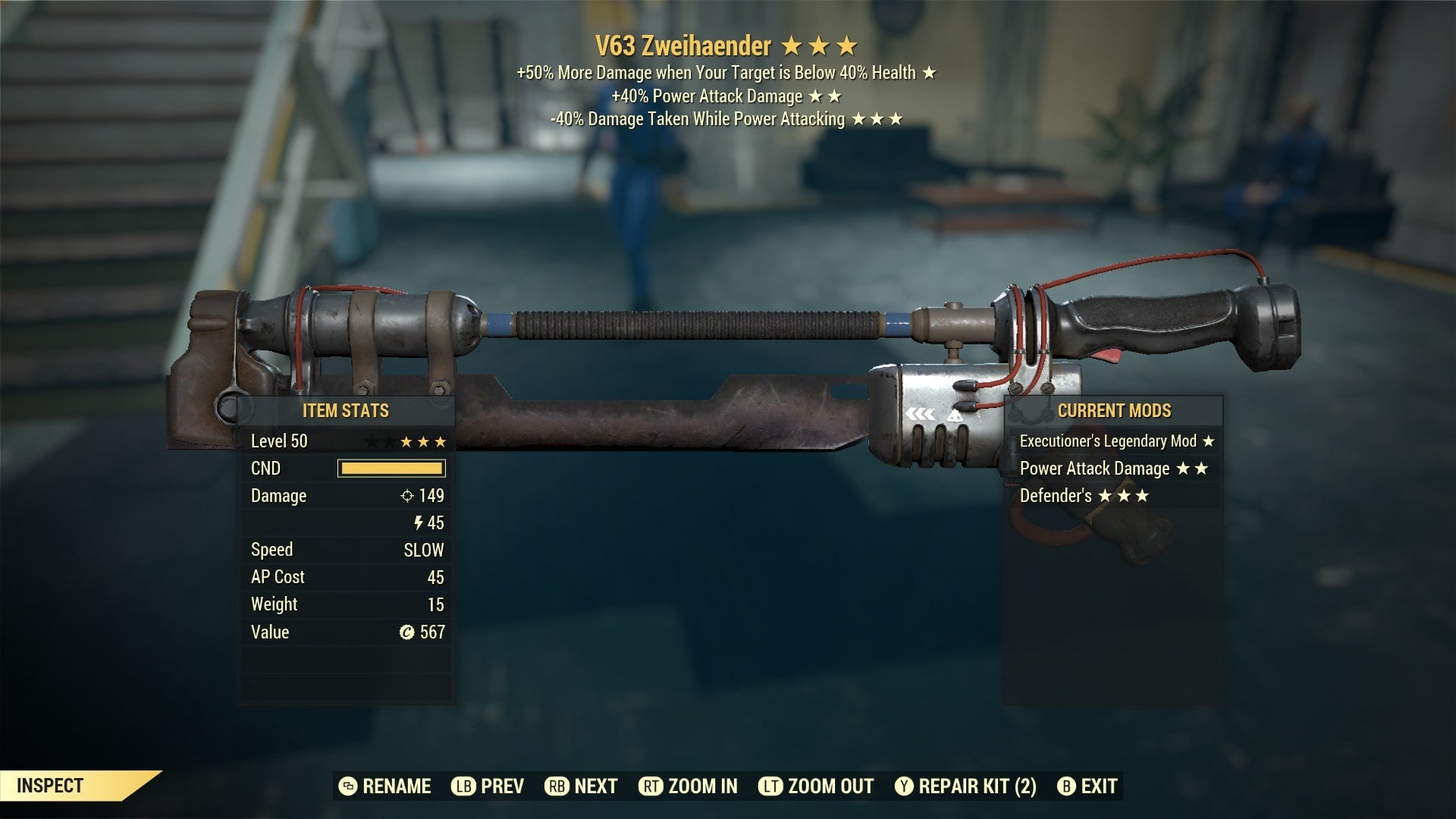Click the caps currency icon next to 567

pos(409,632)
